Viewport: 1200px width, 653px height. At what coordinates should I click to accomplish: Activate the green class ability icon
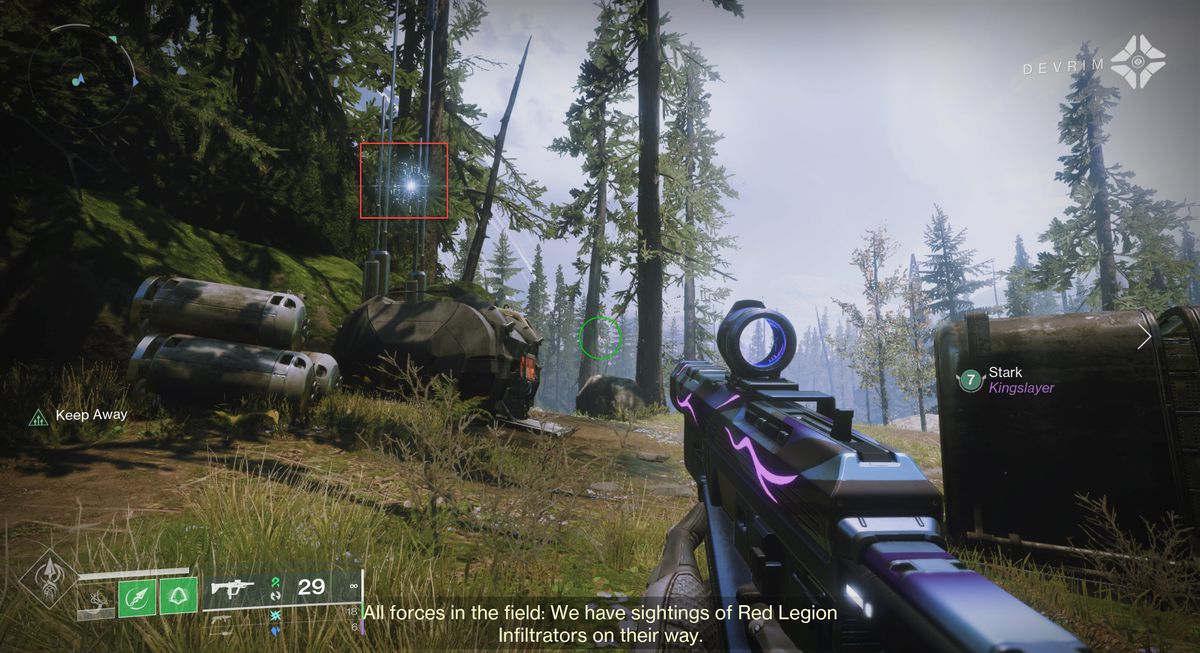coord(179,598)
